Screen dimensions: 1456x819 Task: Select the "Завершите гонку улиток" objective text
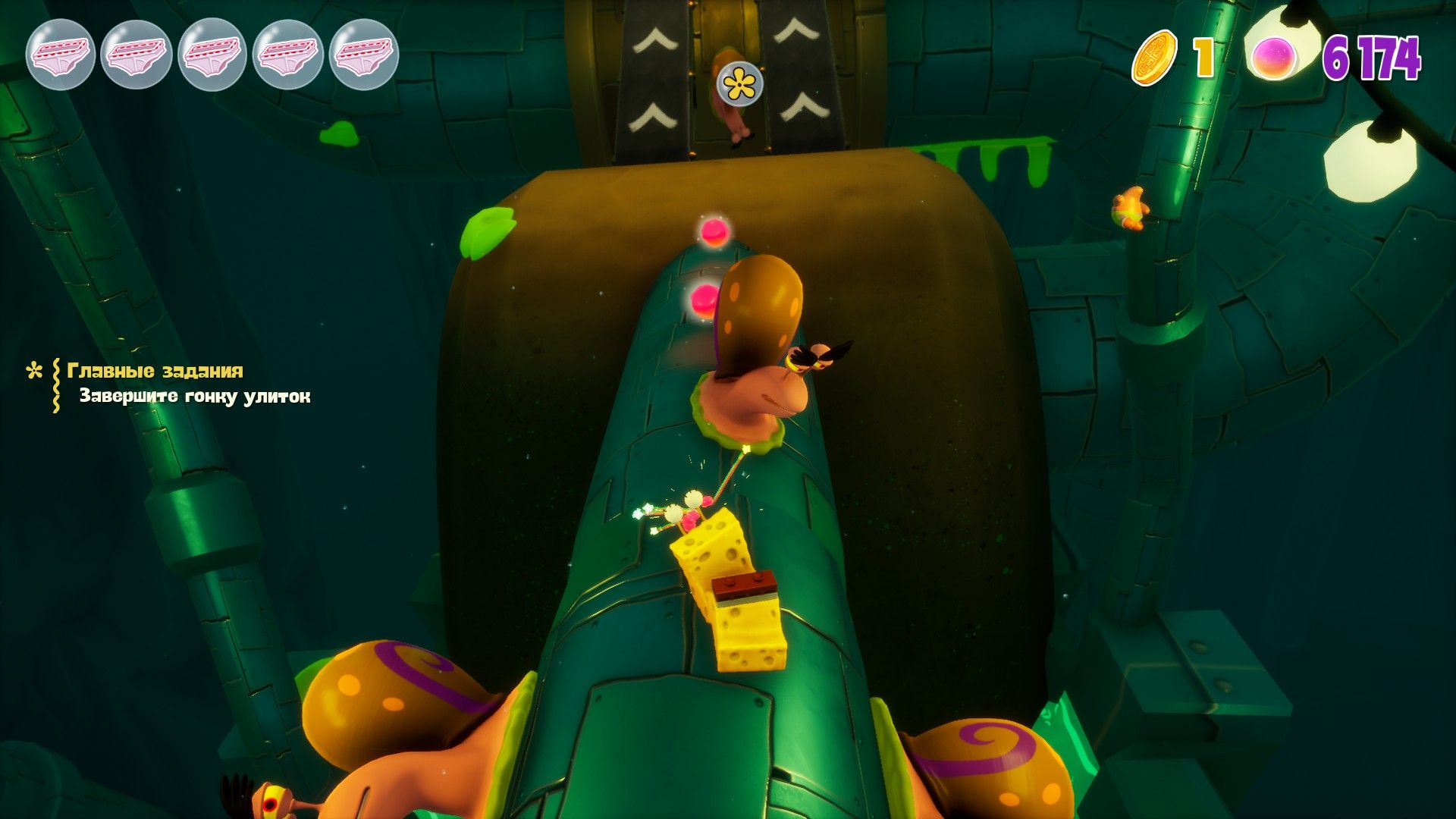click(195, 397)
